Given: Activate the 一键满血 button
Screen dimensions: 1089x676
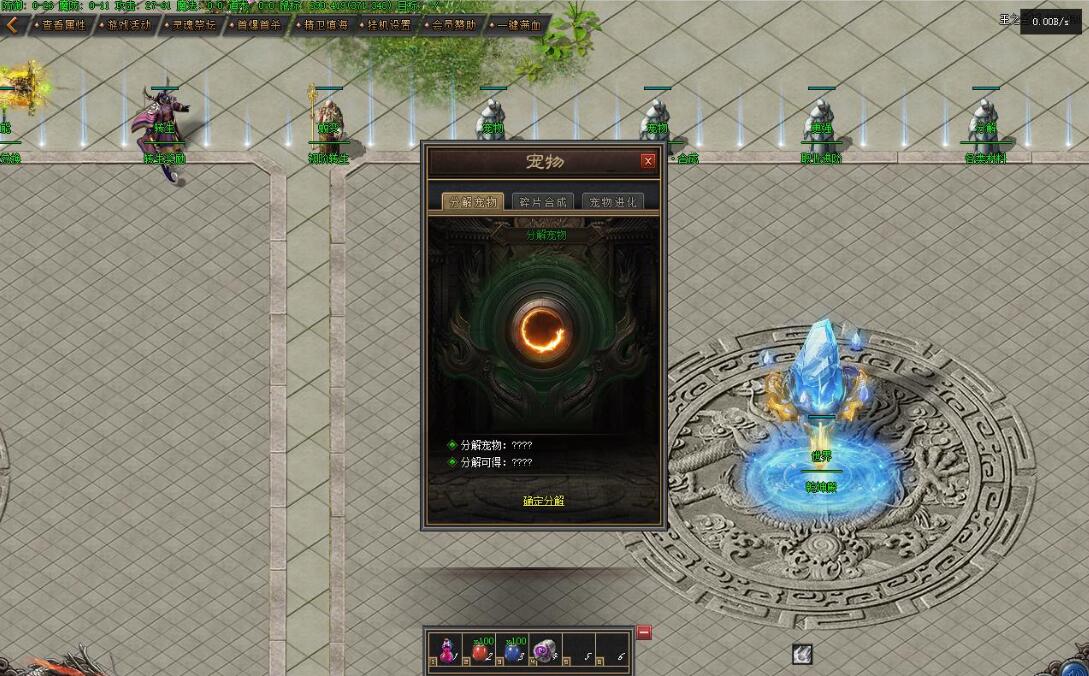Looking at the screenshot, I should click(517, 25).
